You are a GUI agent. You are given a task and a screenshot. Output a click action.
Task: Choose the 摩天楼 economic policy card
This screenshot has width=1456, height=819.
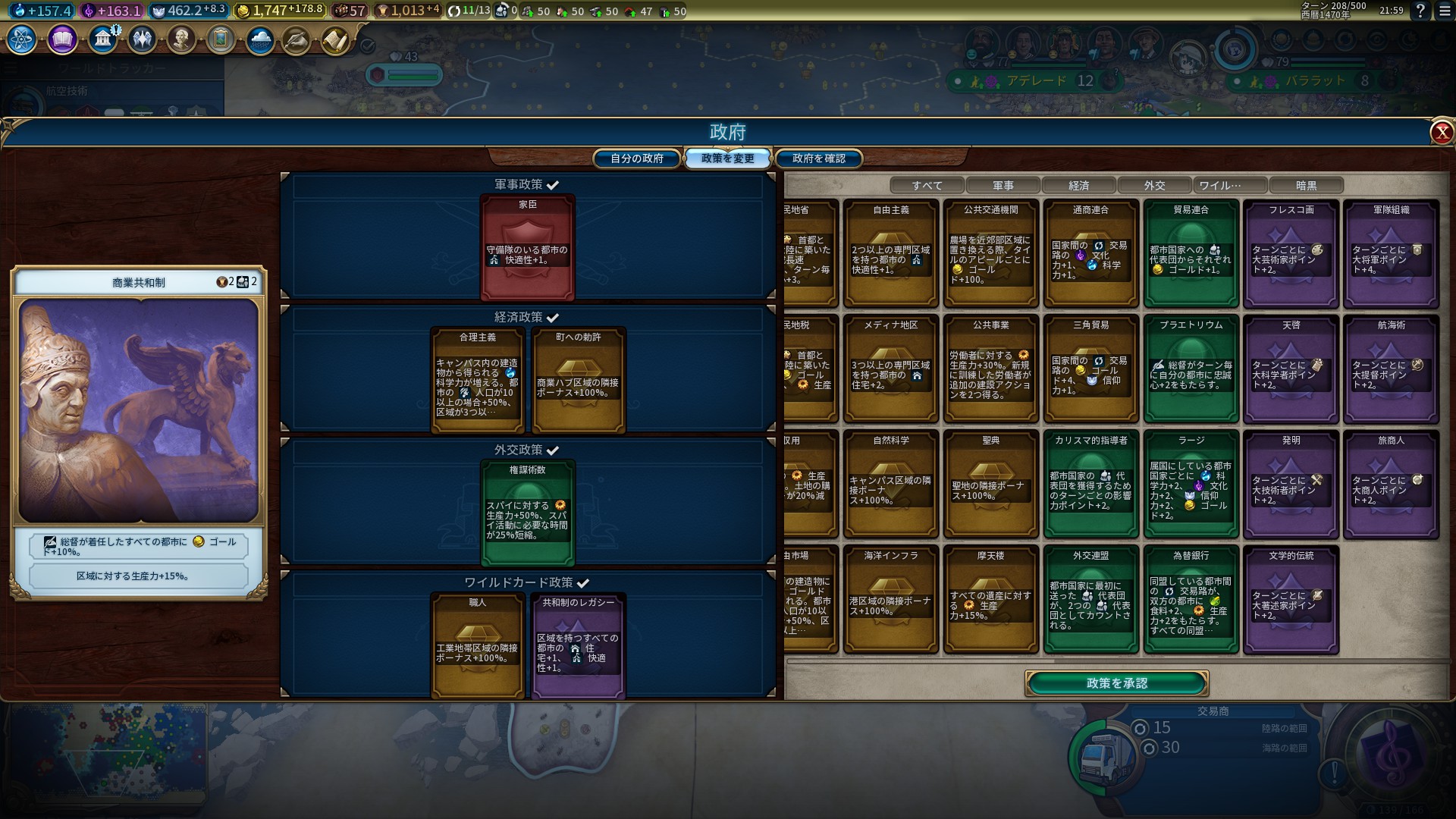(x=990, y=599)
